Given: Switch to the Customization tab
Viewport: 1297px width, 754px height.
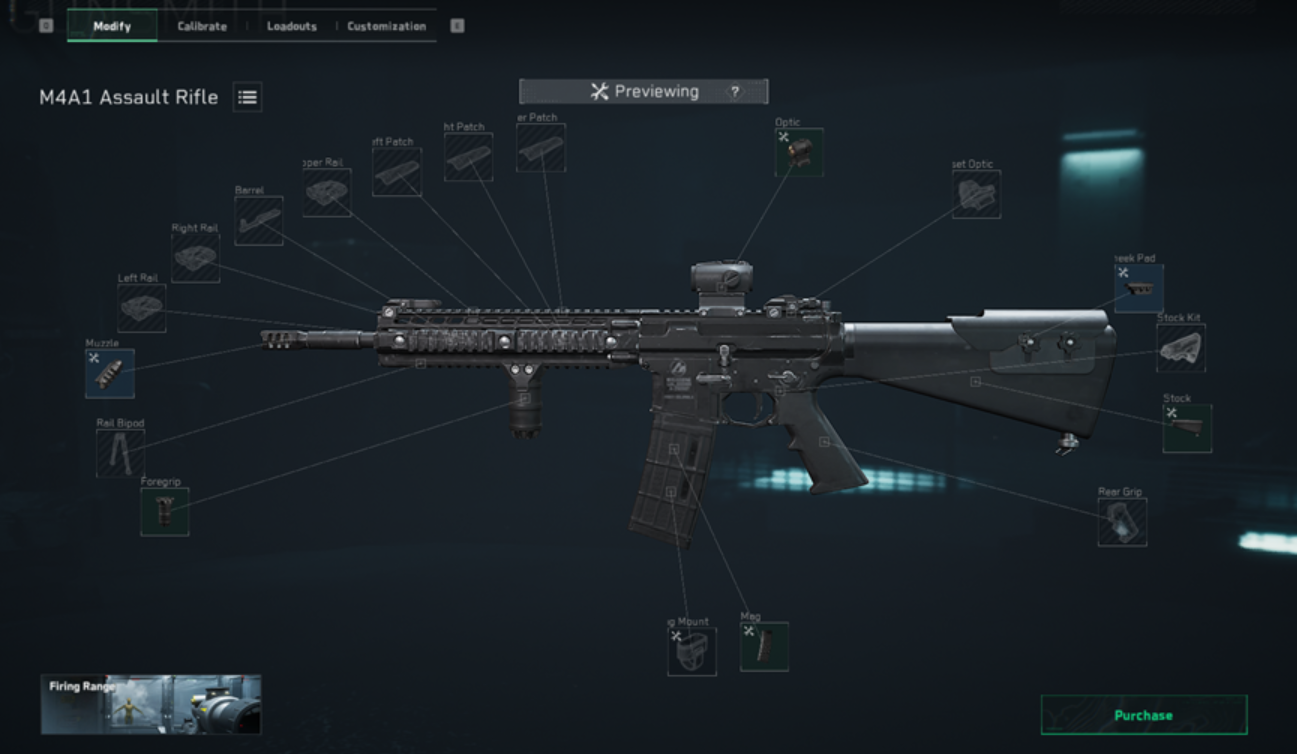Looking at the screenshot, I should (386, 26).
